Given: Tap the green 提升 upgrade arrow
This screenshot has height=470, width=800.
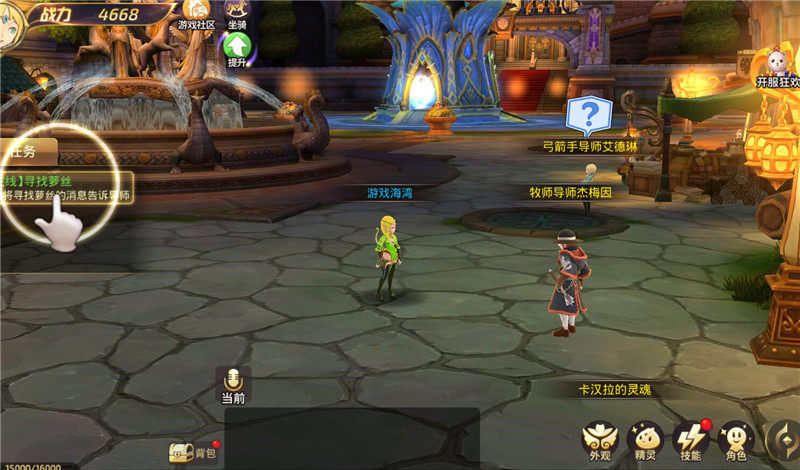Looking at the screenshot, I should 238,47.
